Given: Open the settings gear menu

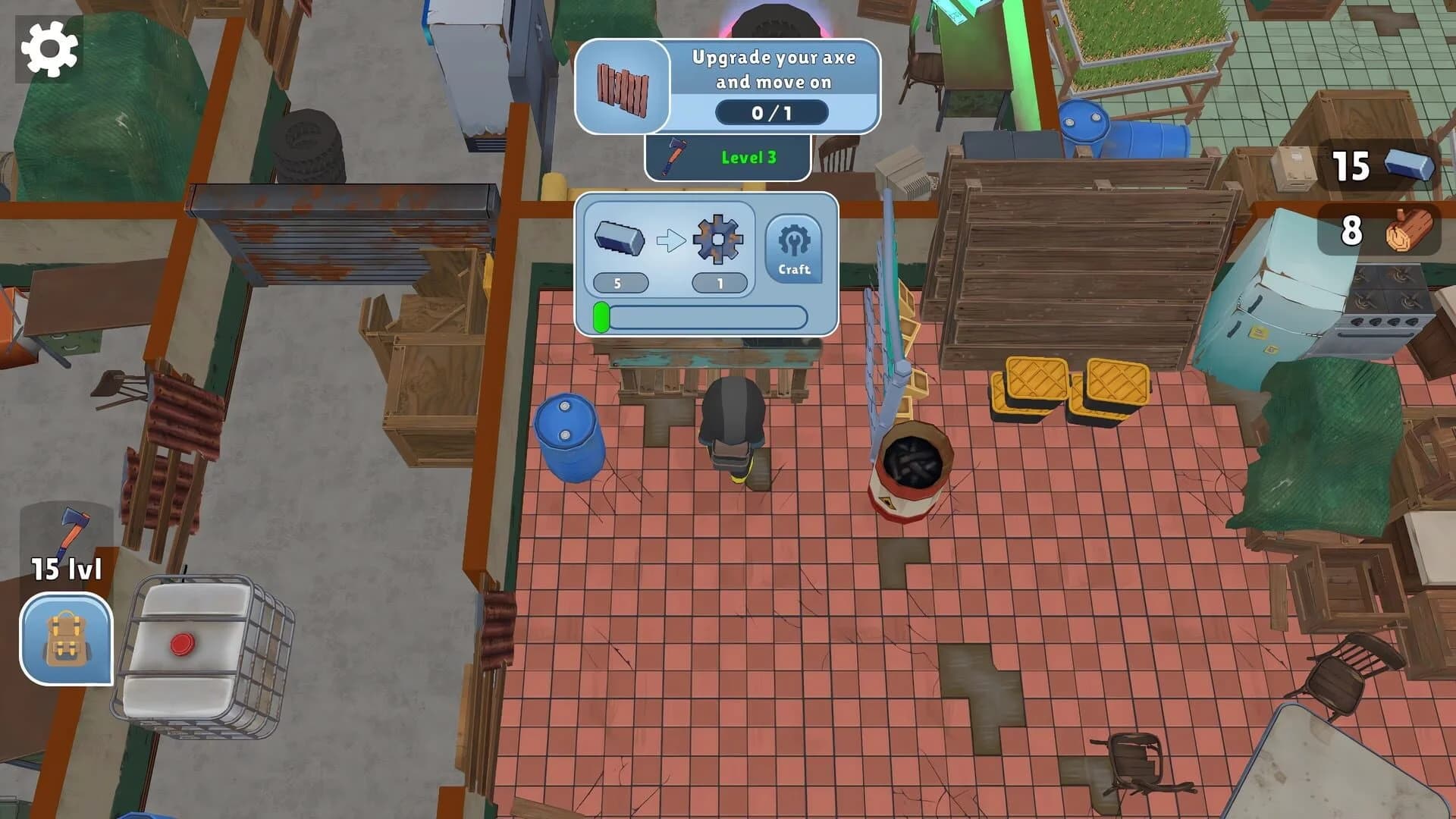Looking at the screenshot, I should tap(50, 49).
